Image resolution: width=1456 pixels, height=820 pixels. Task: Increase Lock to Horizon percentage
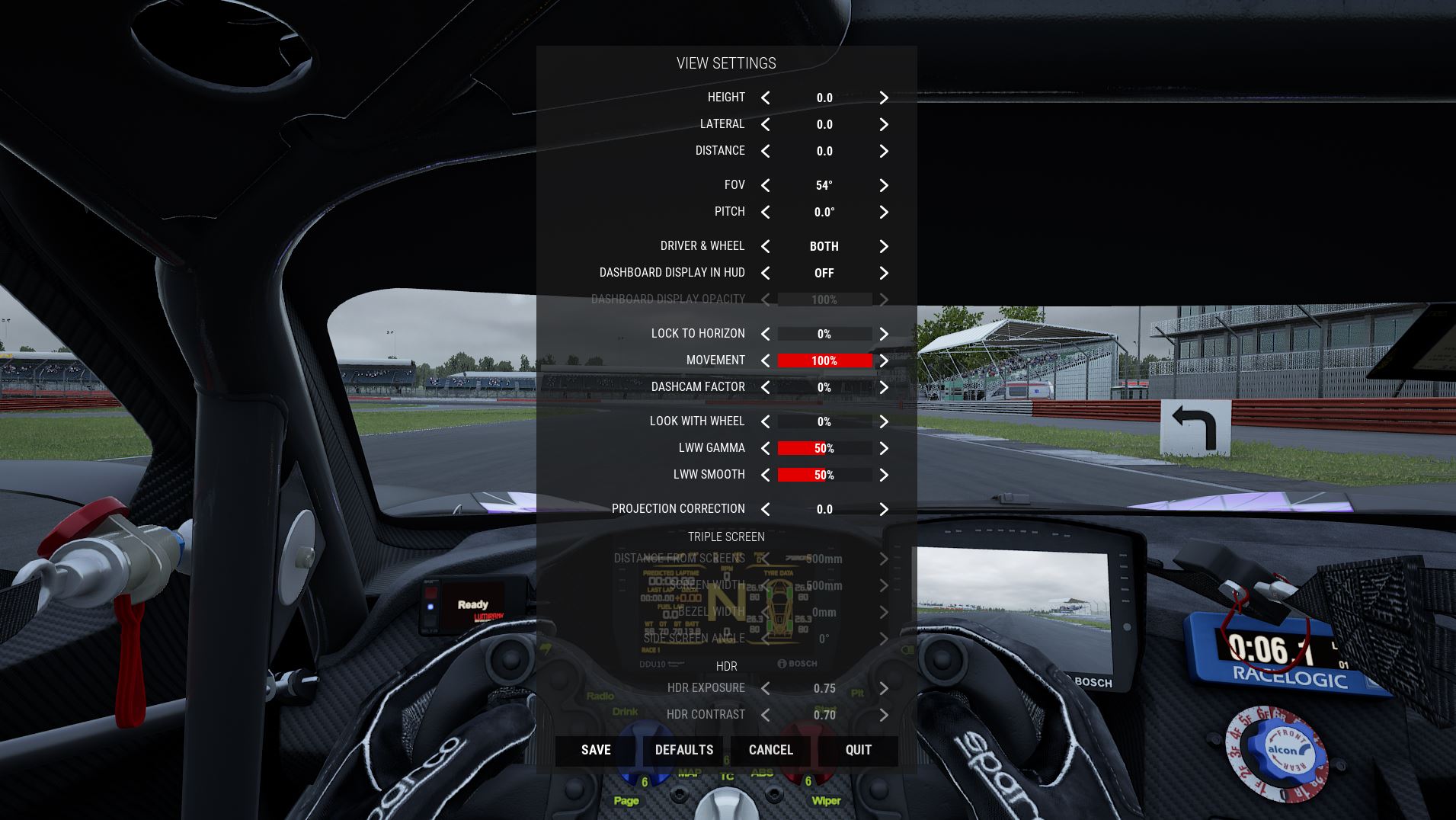(x=884, y=334)
